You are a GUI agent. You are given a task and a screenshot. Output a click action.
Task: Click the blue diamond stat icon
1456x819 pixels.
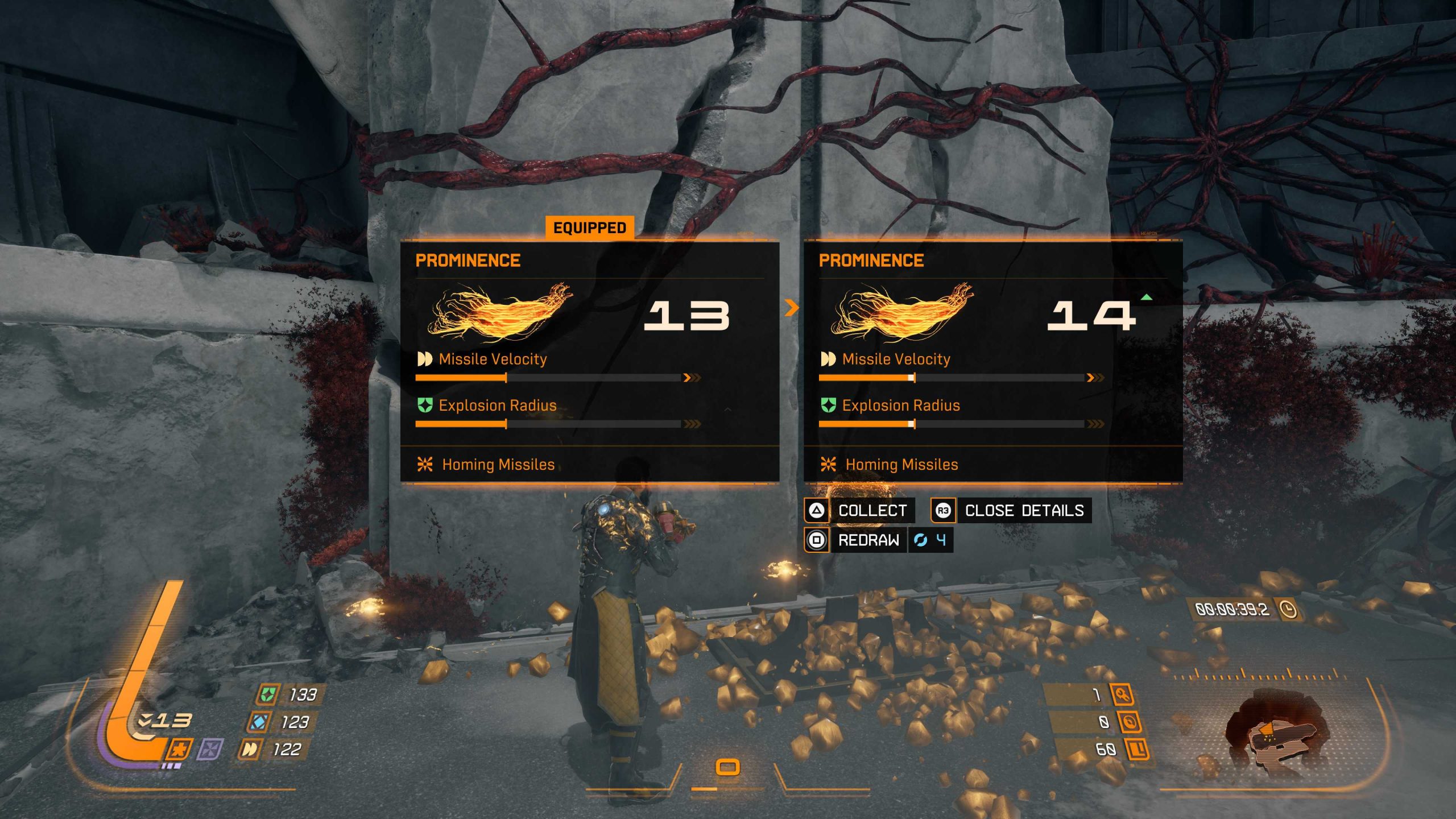pos(259,722)
